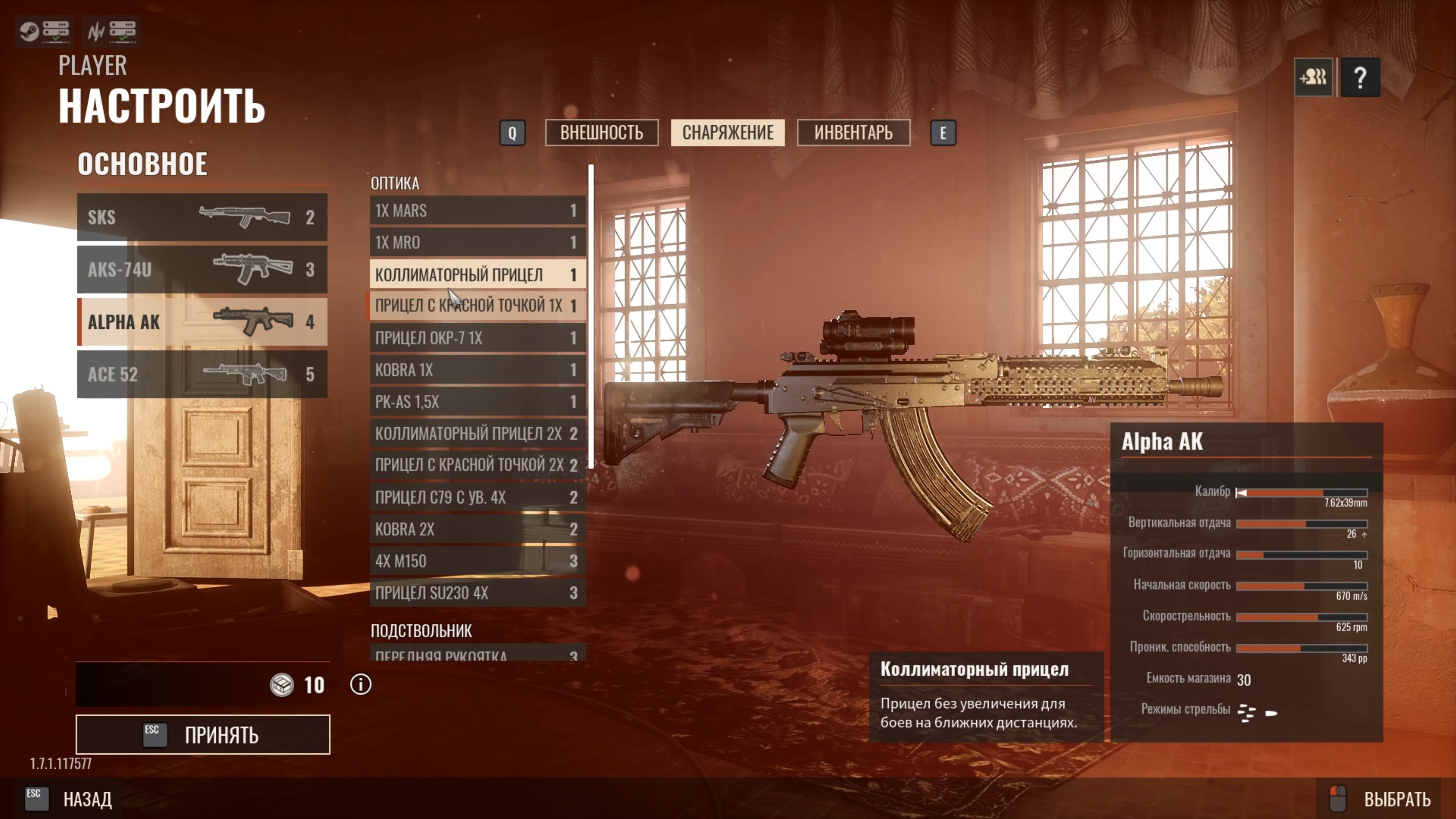This screenshot has width=1456, height=819.
Task: Open the supply points info icon
Action: pyautogui.click(x=361, y=685)
